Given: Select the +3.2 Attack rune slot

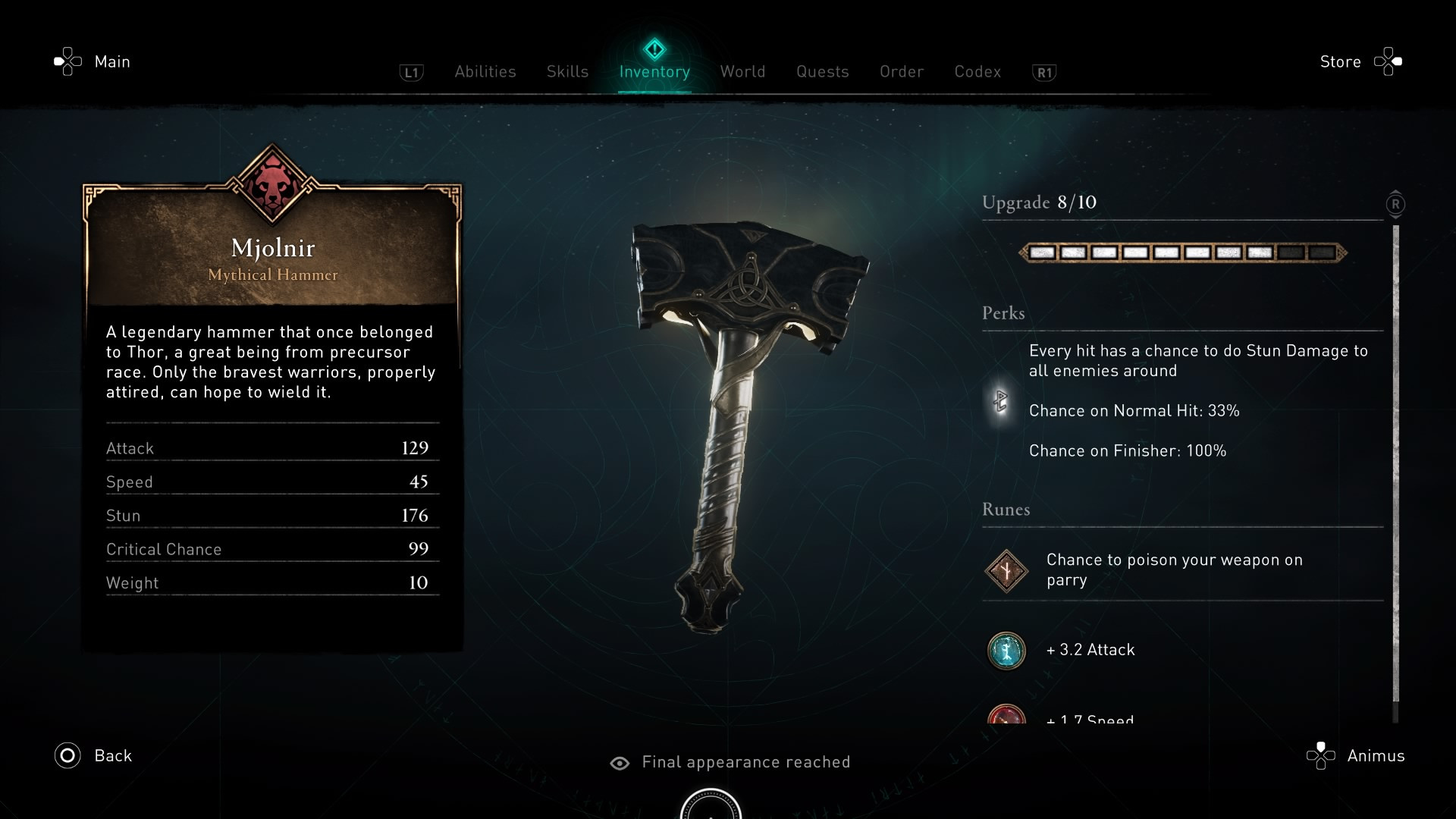Looking at the screenshot, I should click(1006, 650).
